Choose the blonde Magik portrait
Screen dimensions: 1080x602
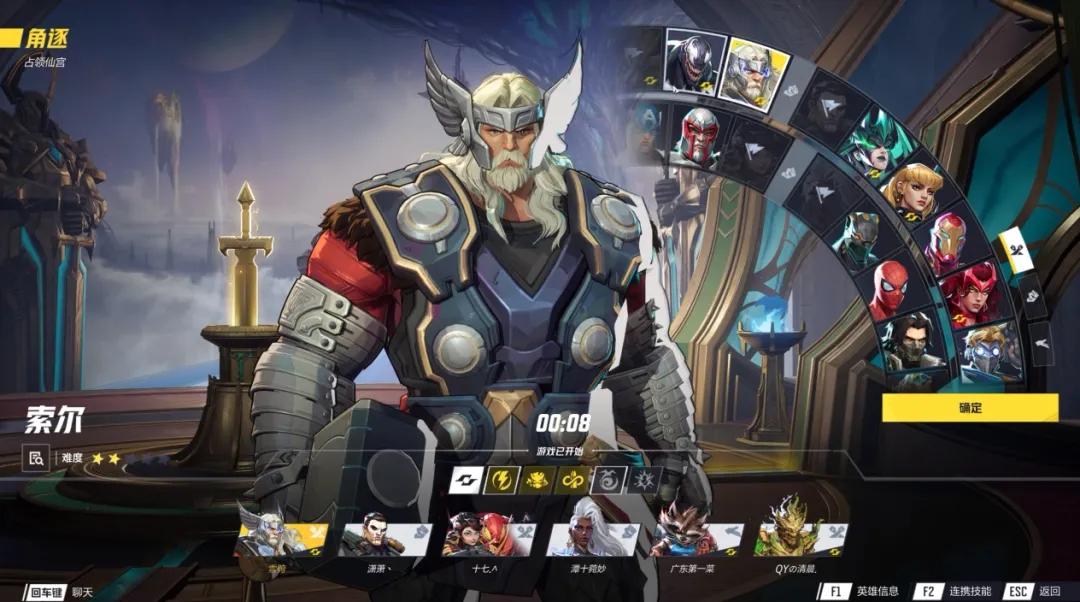coord(907,192)
